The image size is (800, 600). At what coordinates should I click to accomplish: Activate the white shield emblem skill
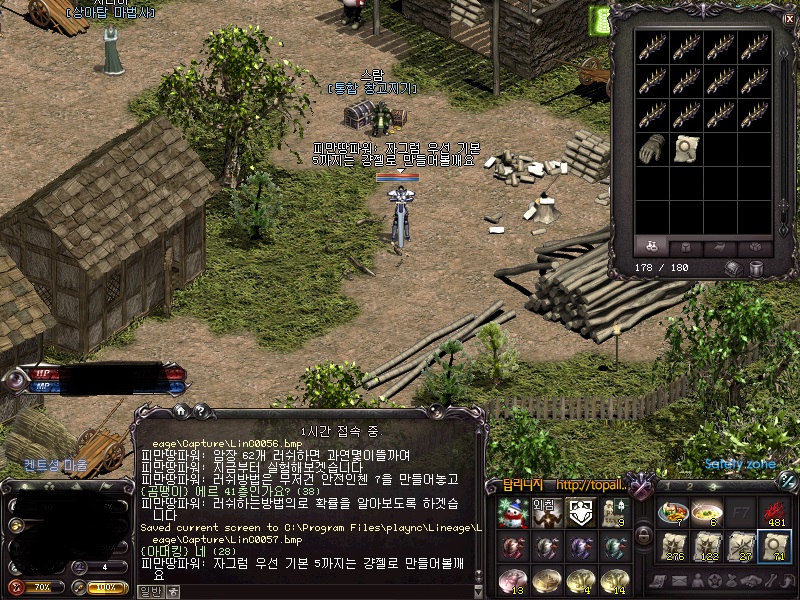click(x=579, y=513)
